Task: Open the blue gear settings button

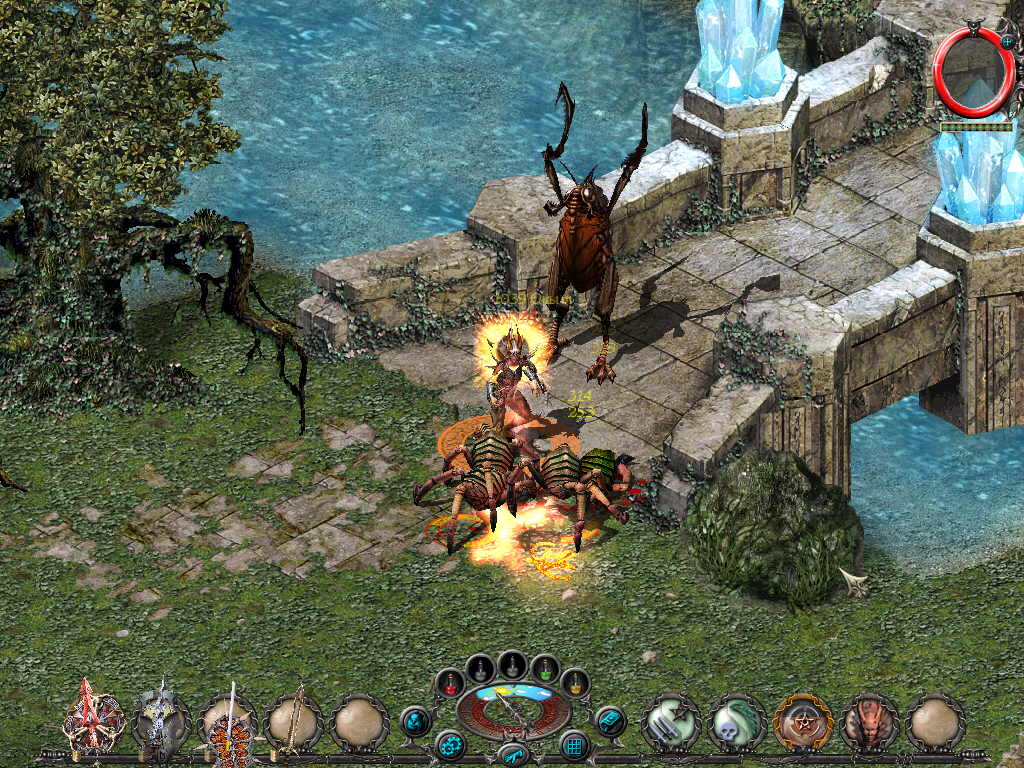Action: pos(450,745)
